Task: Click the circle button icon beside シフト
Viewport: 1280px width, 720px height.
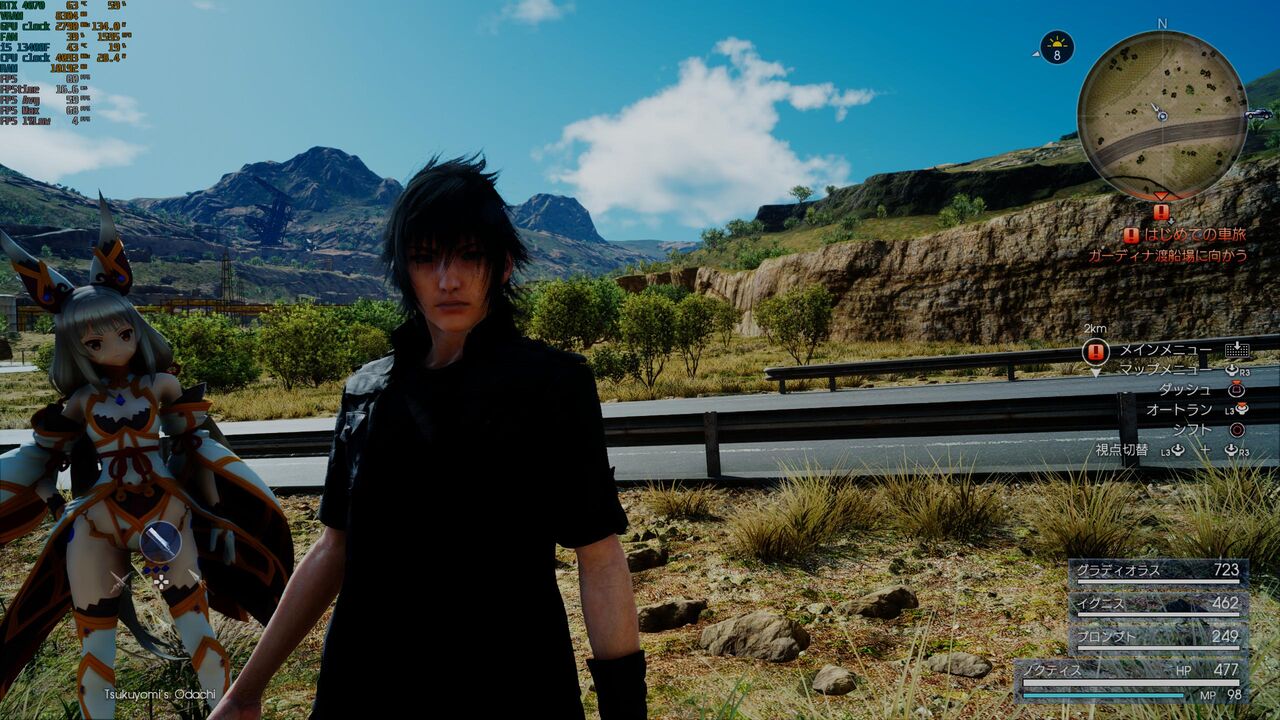Action: pyautogui.click(x=1237, y=429)
